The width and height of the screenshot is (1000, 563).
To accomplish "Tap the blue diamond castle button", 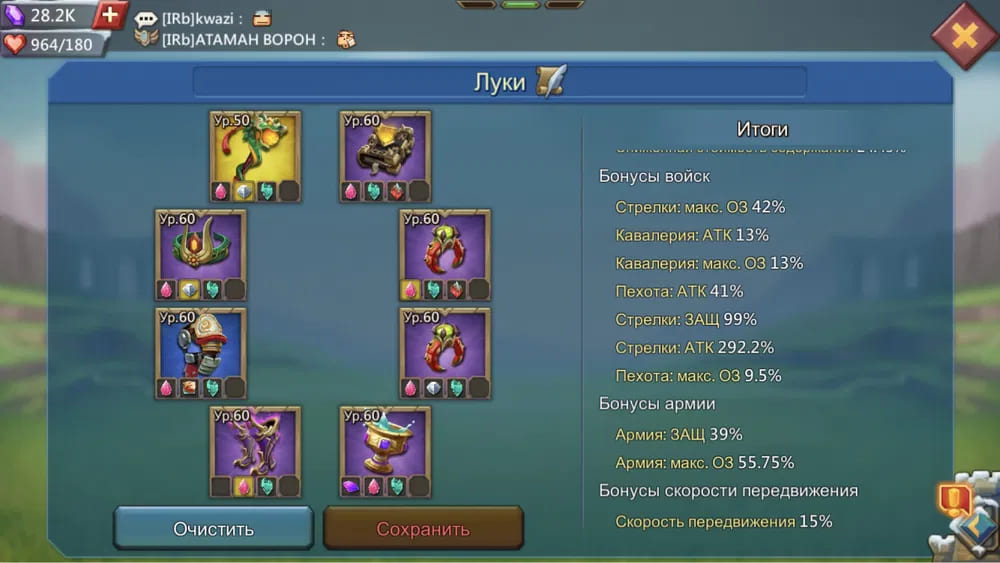I will 971,528.
